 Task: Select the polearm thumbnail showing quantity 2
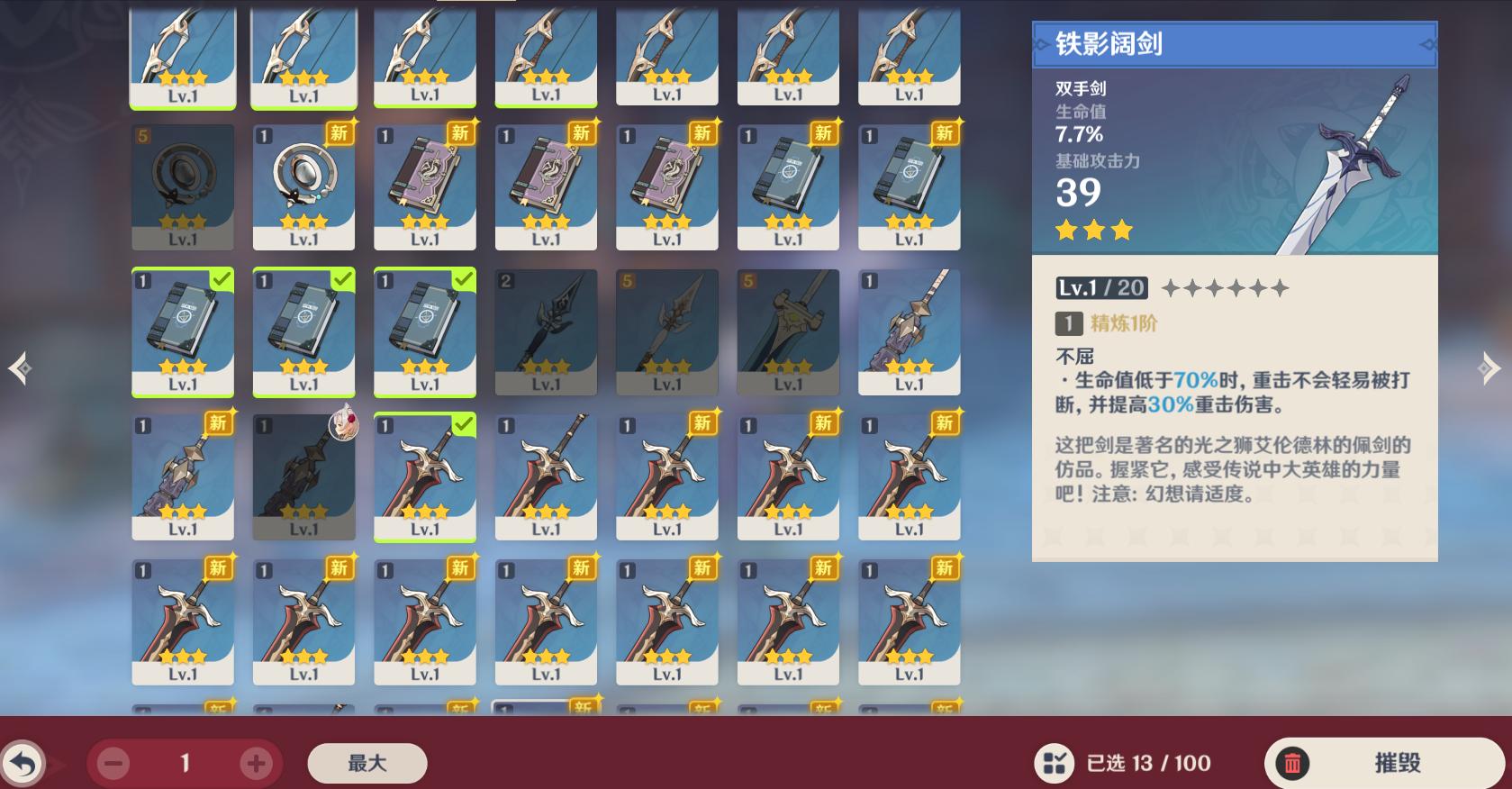545,331
